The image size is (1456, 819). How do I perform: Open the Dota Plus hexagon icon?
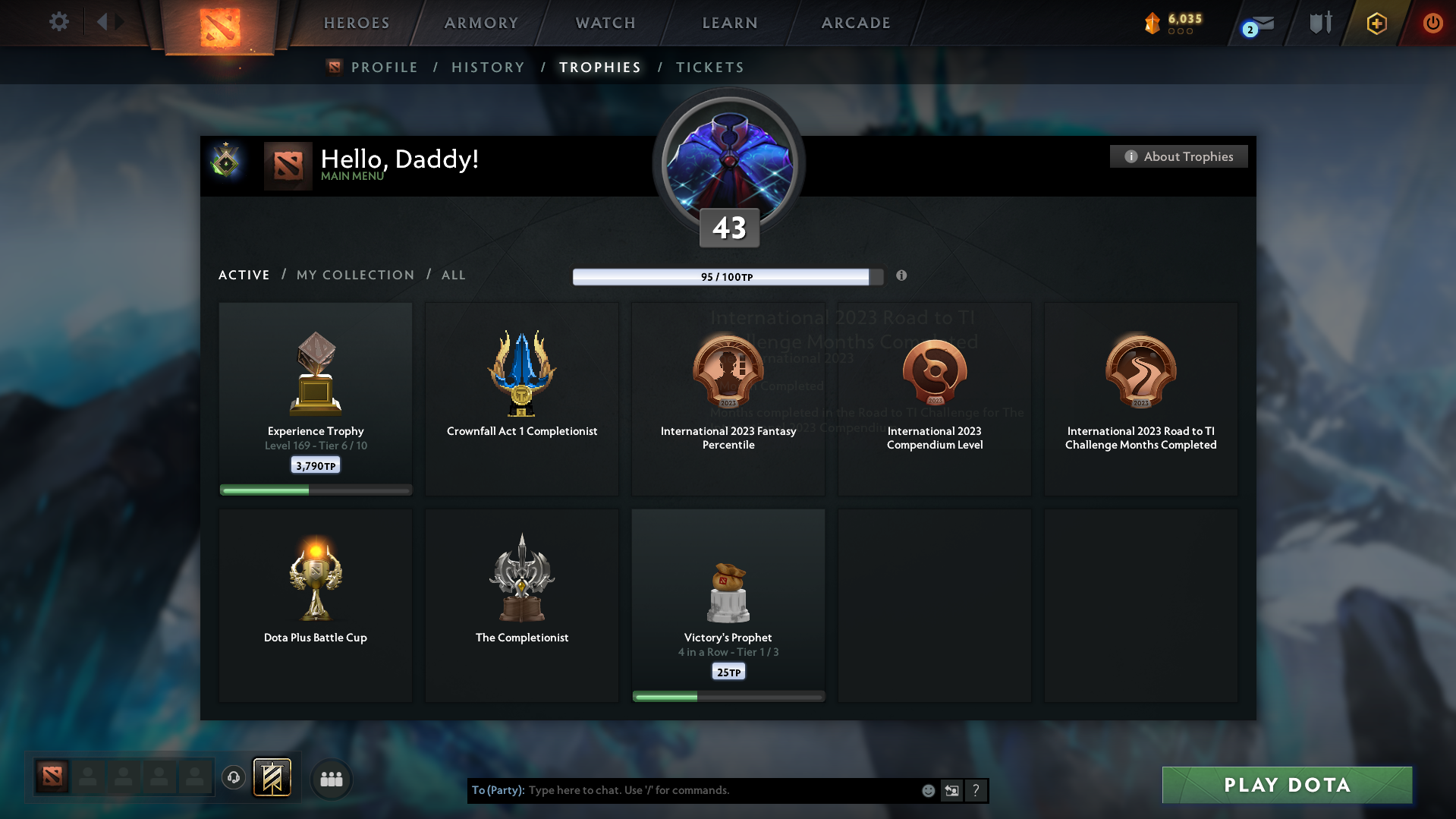tap(1376, 24)
